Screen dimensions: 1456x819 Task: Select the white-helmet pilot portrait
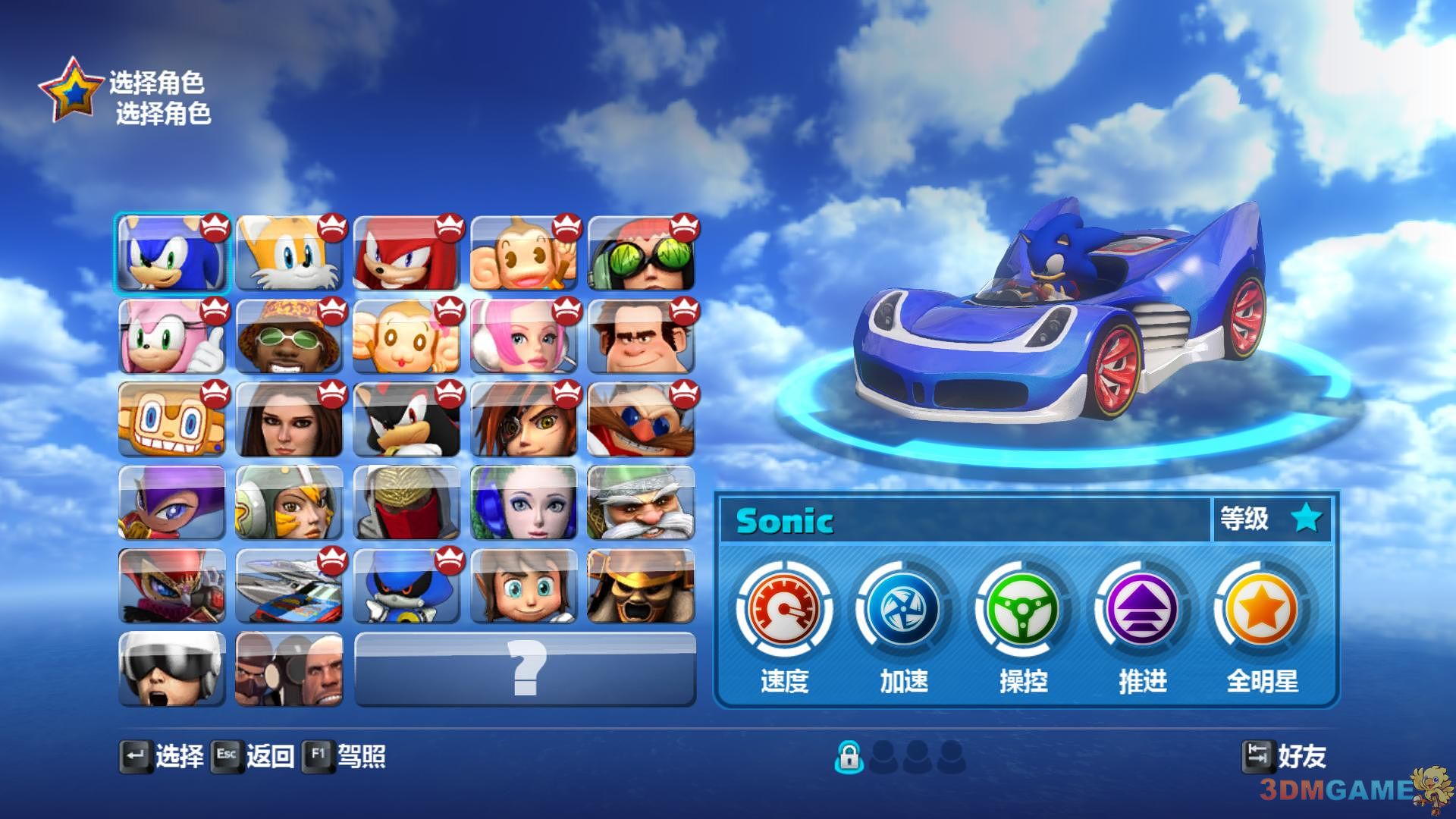172,670
